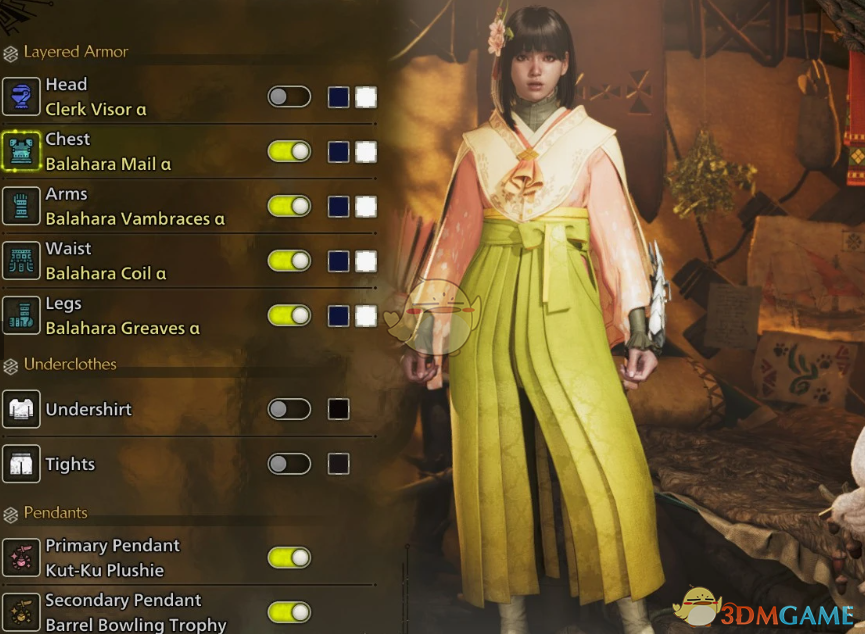Click the white swatch for Legs
865x634 pixels.
pos(366,316)
